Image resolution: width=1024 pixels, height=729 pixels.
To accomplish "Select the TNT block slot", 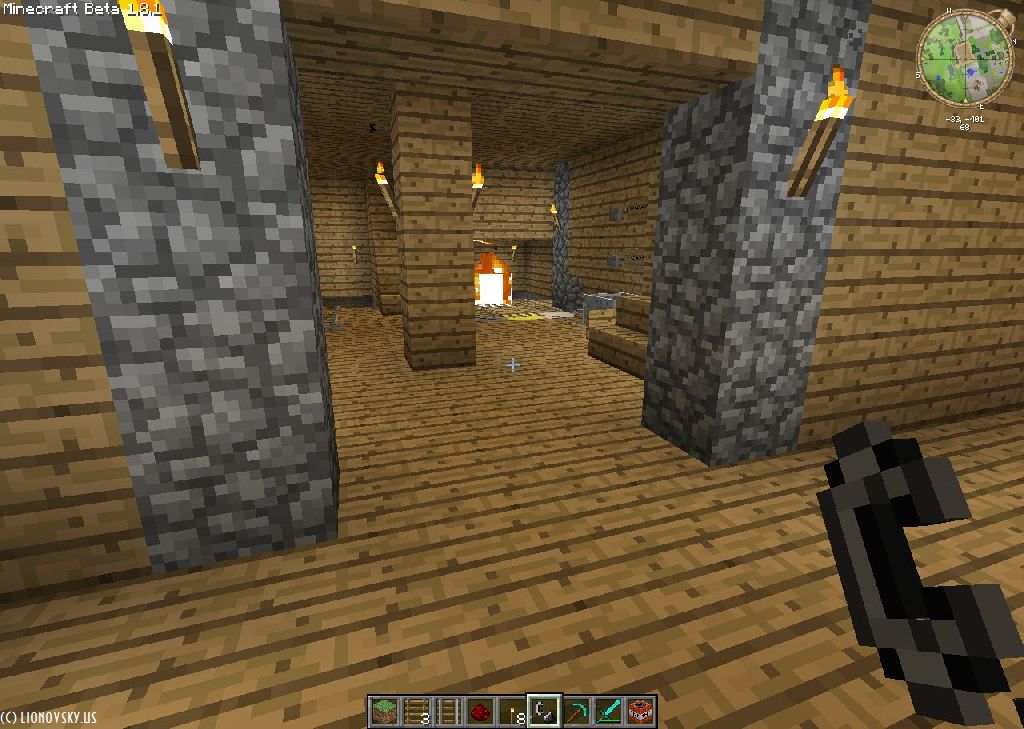I will coord(640,711).
